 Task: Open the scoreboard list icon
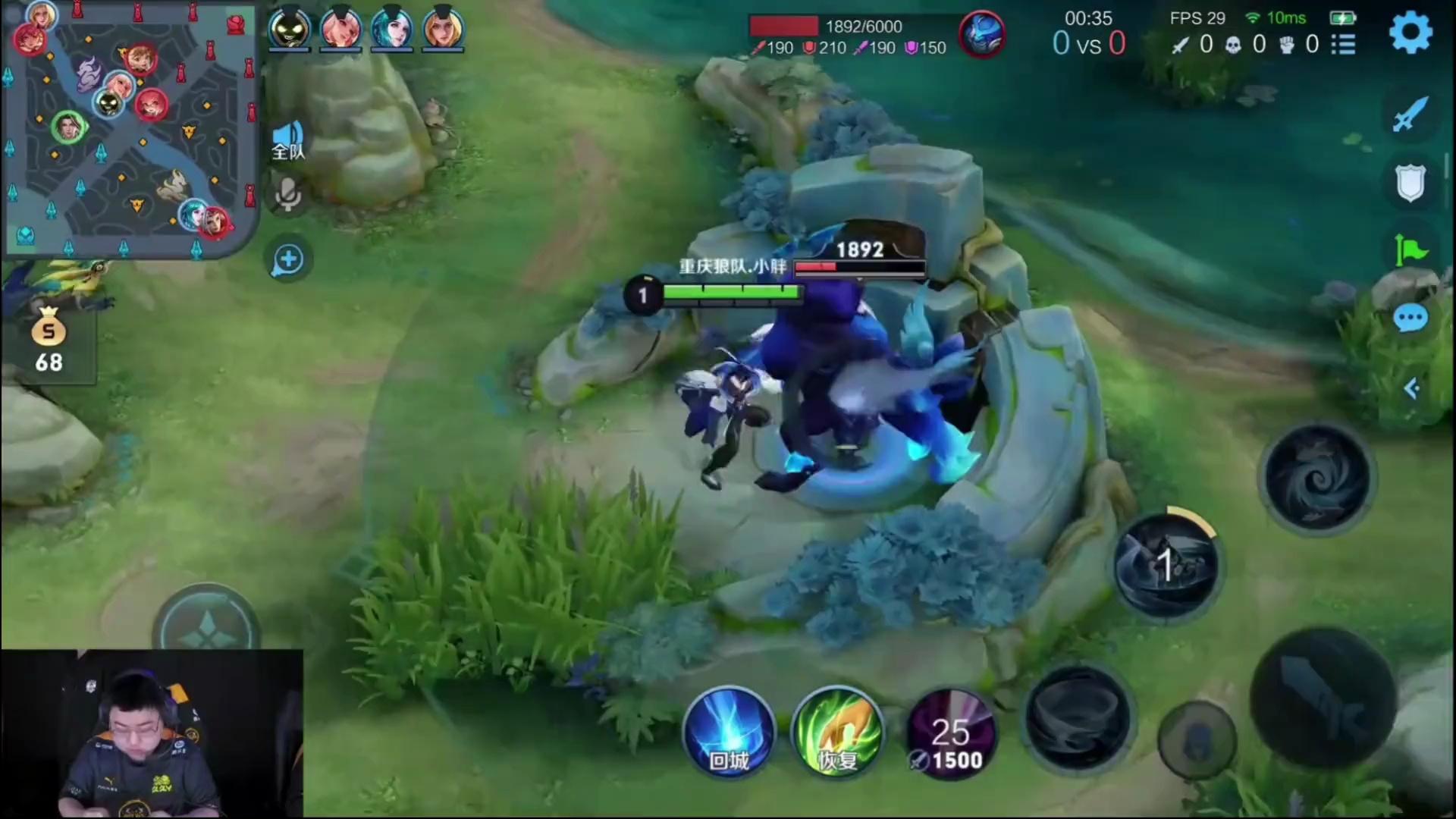pyautogui.click(x=1343, y=45)
